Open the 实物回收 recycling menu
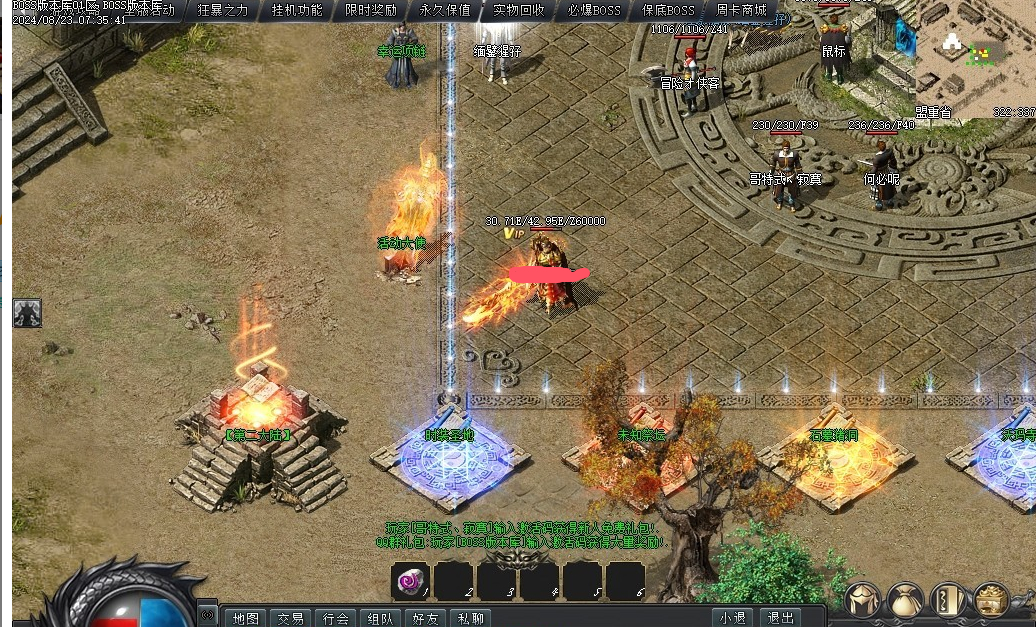1036x627 pixels. click(519, 10)
